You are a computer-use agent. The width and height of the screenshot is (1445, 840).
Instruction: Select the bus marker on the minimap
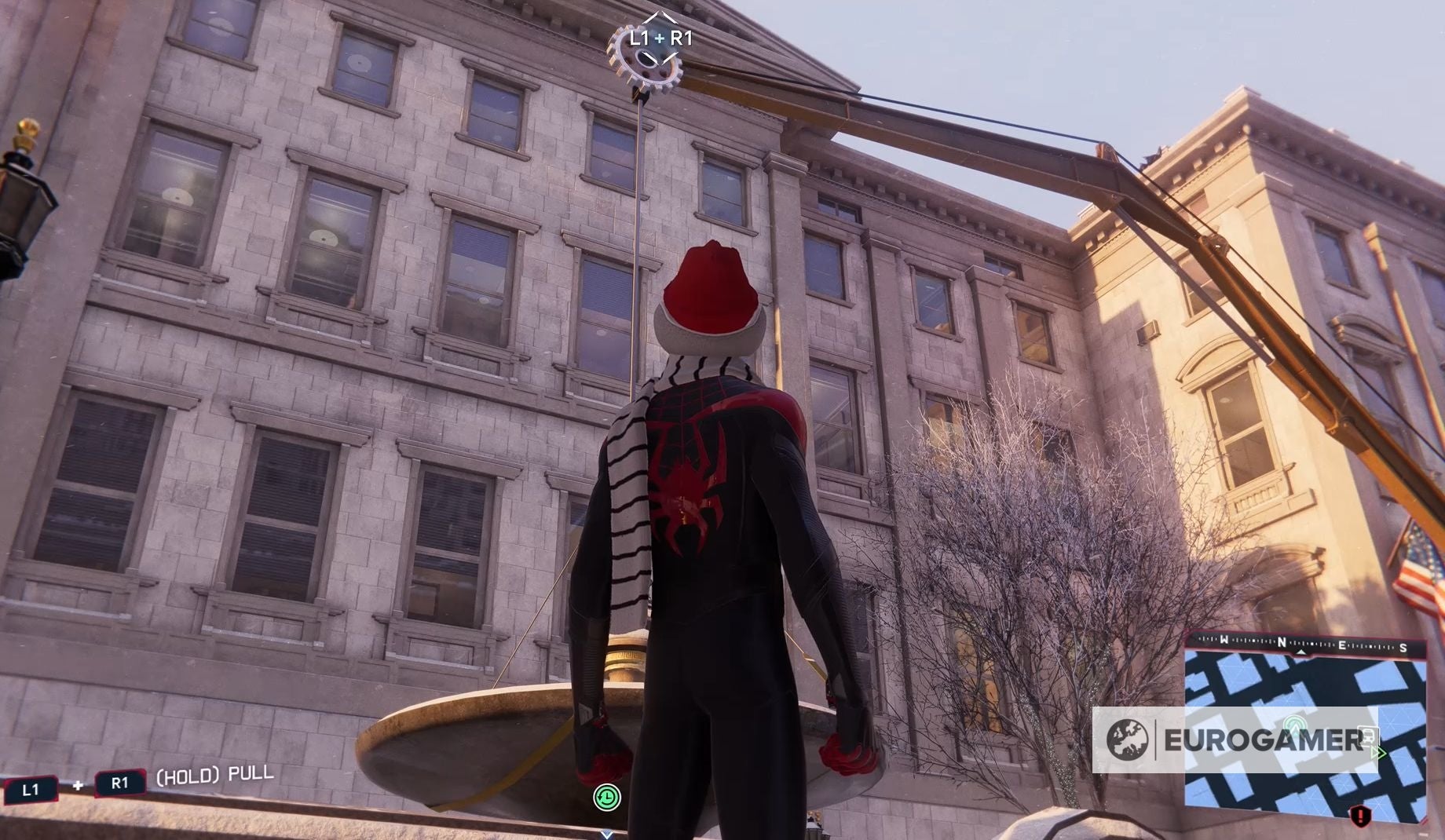click(x=1368, y=736)
